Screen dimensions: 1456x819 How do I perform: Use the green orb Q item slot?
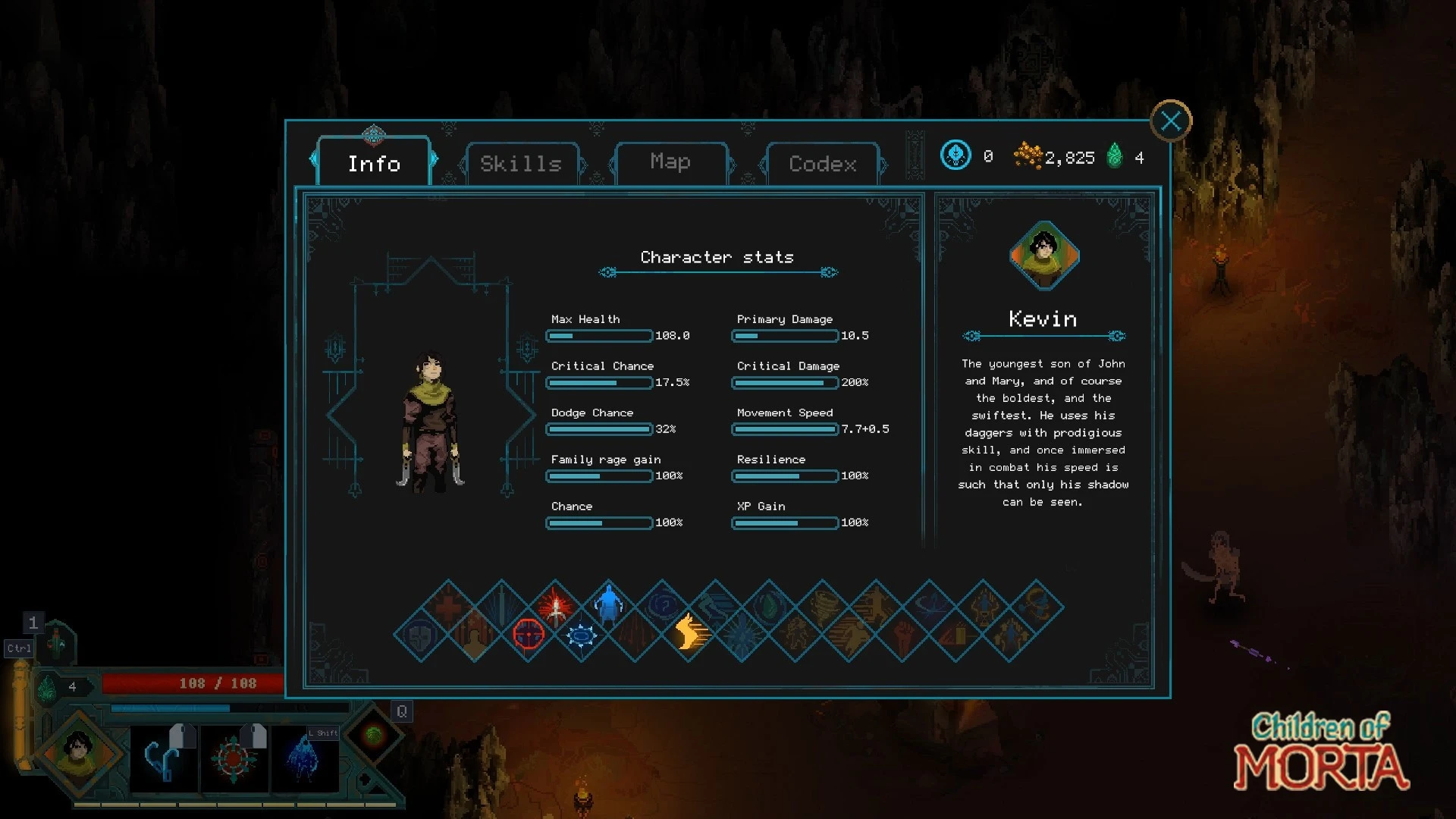[373, 734]
